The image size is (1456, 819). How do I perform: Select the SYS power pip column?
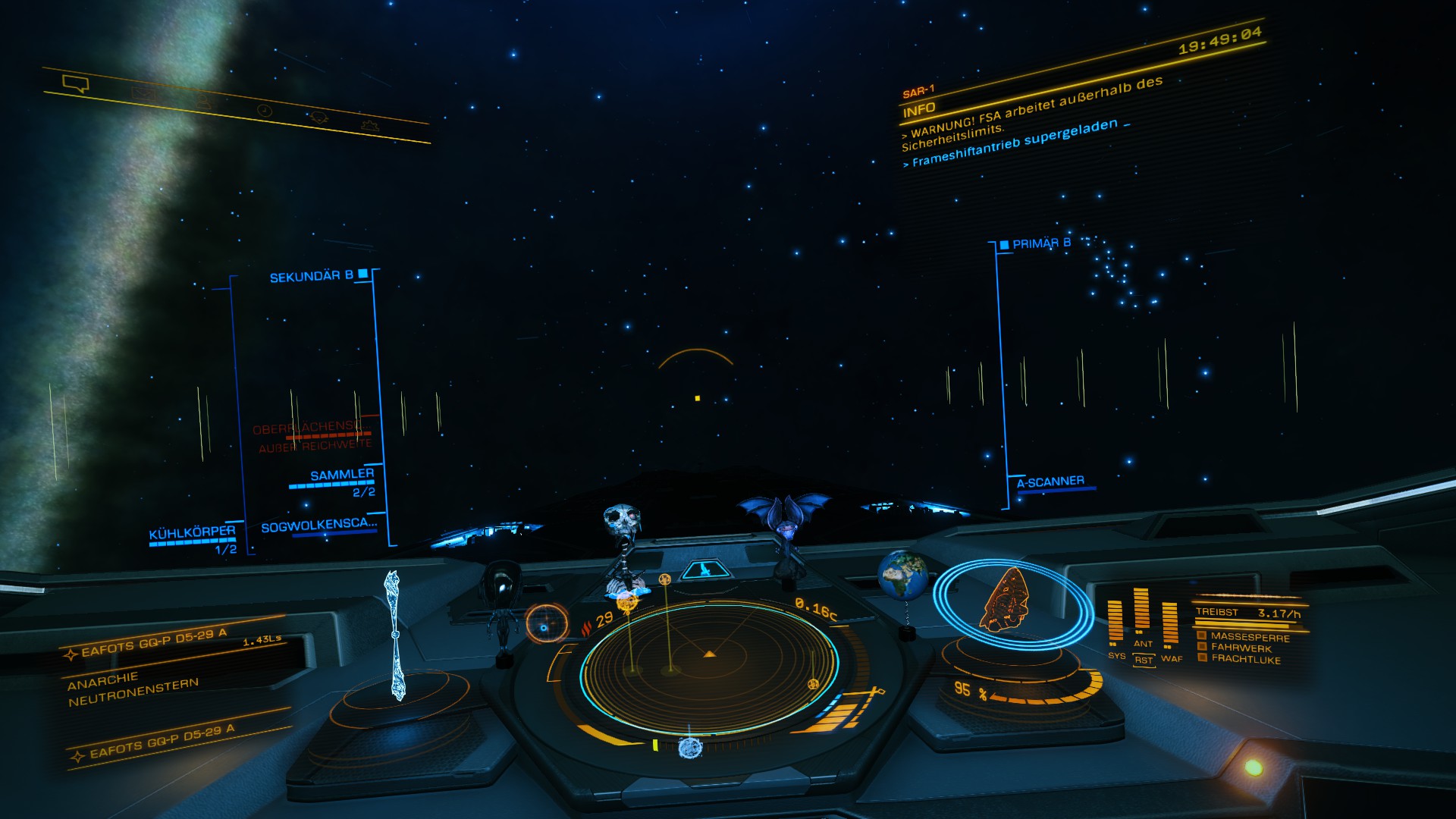(x=1115, y=623)
